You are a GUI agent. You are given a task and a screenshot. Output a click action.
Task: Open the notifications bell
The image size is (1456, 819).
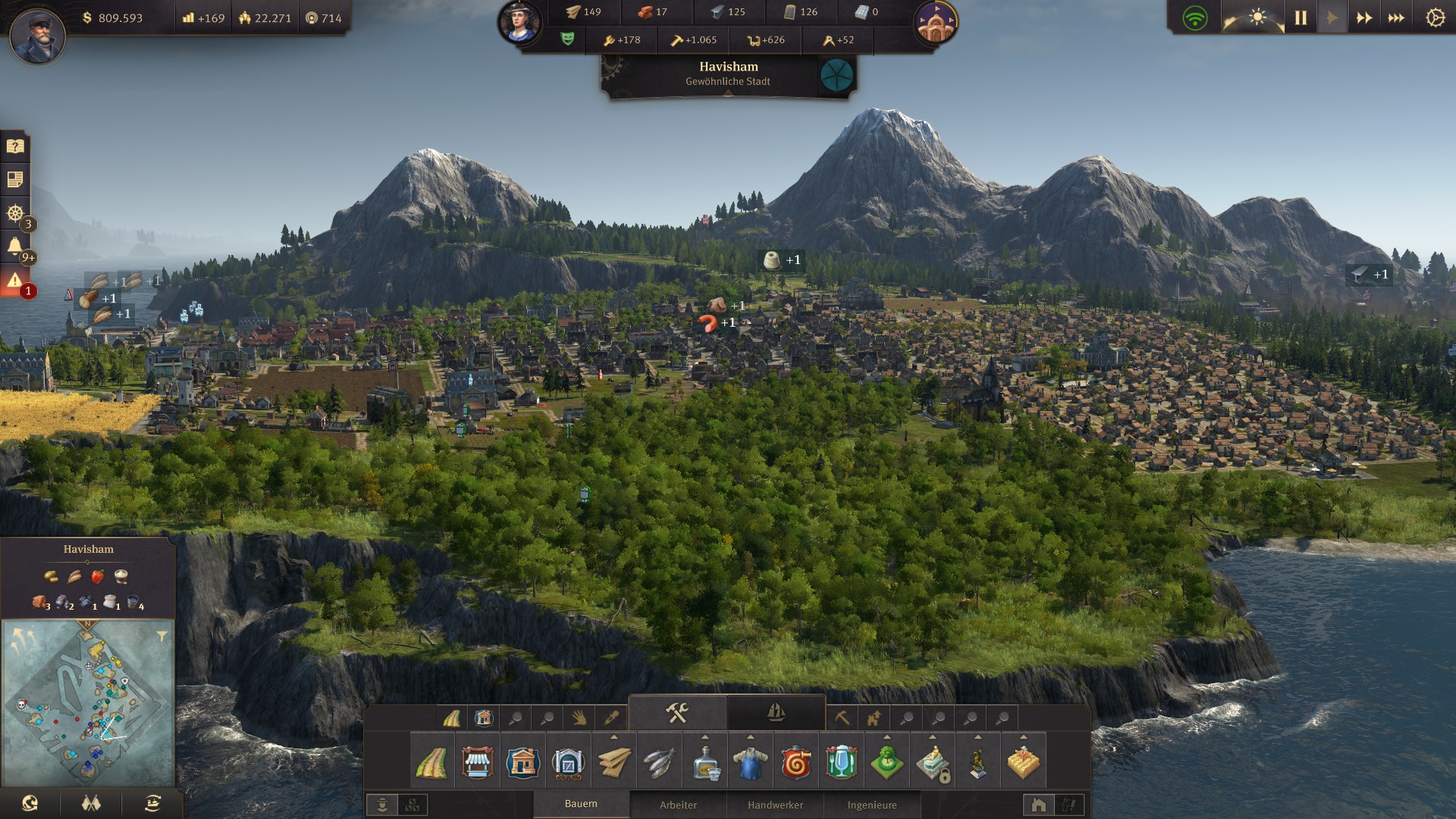15,246
